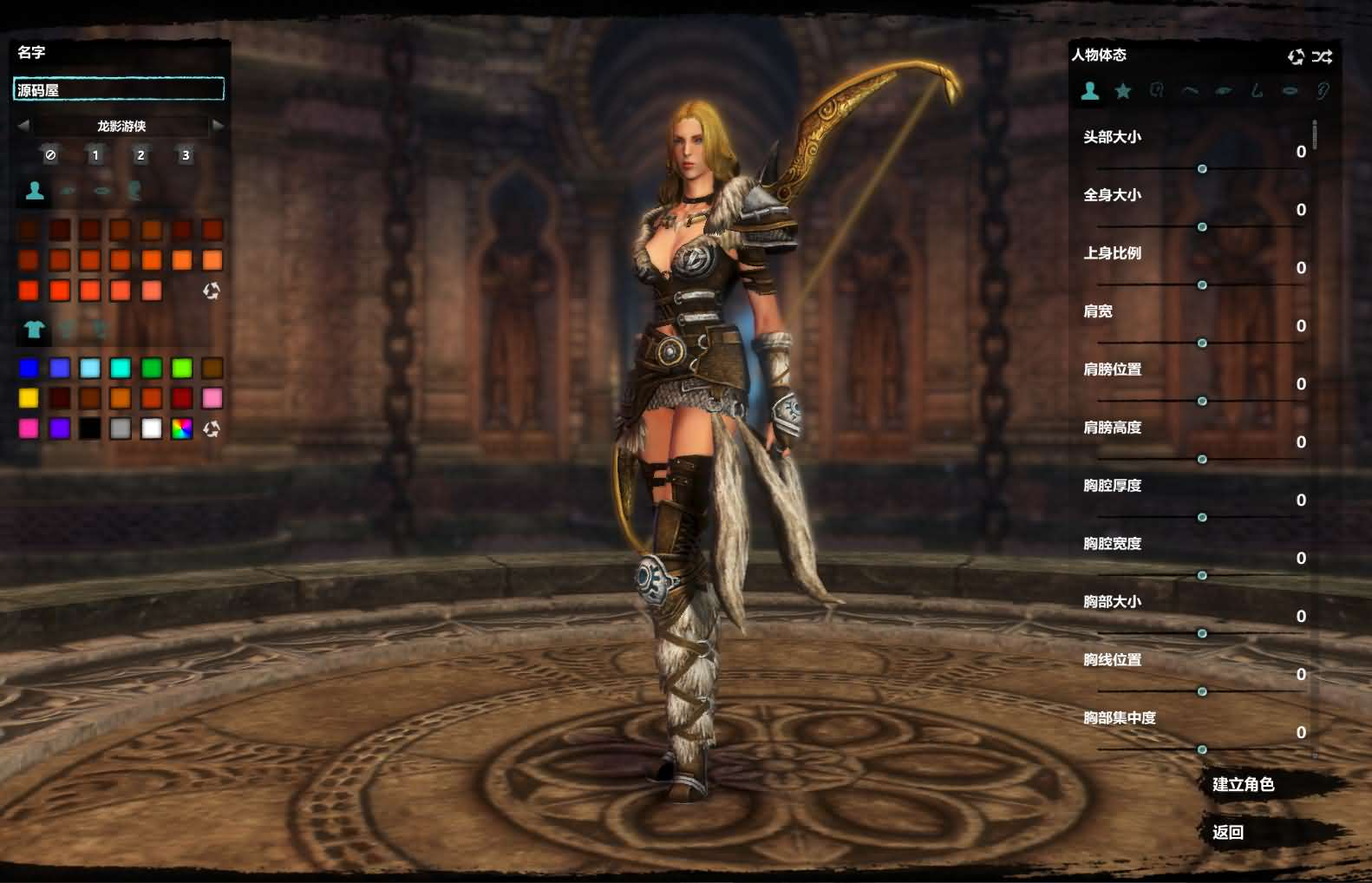
Task: Reset body settings with the circular arrows icon
Action: [x=1296, y=56]
